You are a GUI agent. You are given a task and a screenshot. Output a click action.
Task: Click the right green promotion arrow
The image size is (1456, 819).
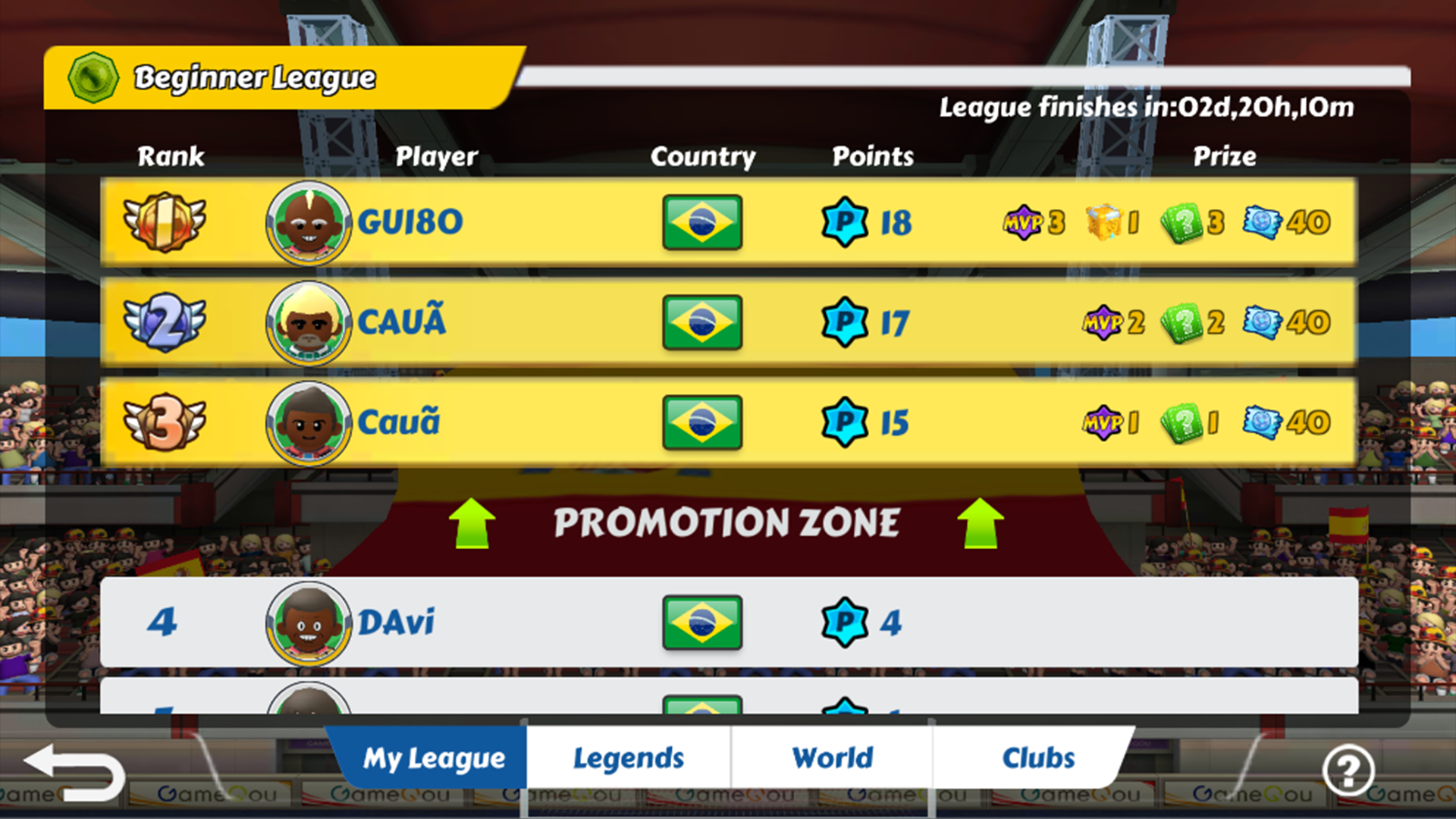tap(981, 523)
